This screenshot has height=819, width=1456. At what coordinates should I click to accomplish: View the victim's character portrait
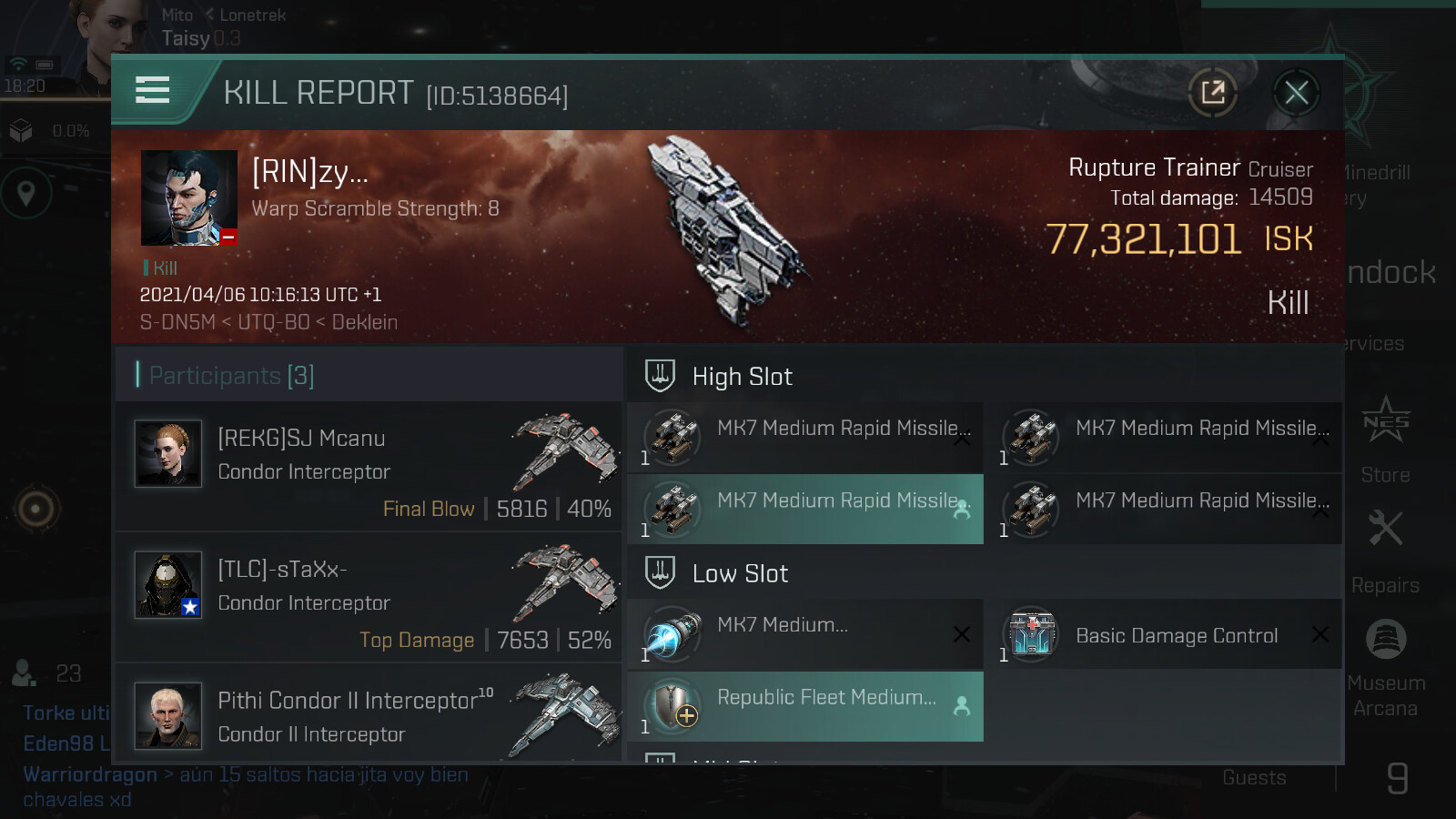(189, 197)
